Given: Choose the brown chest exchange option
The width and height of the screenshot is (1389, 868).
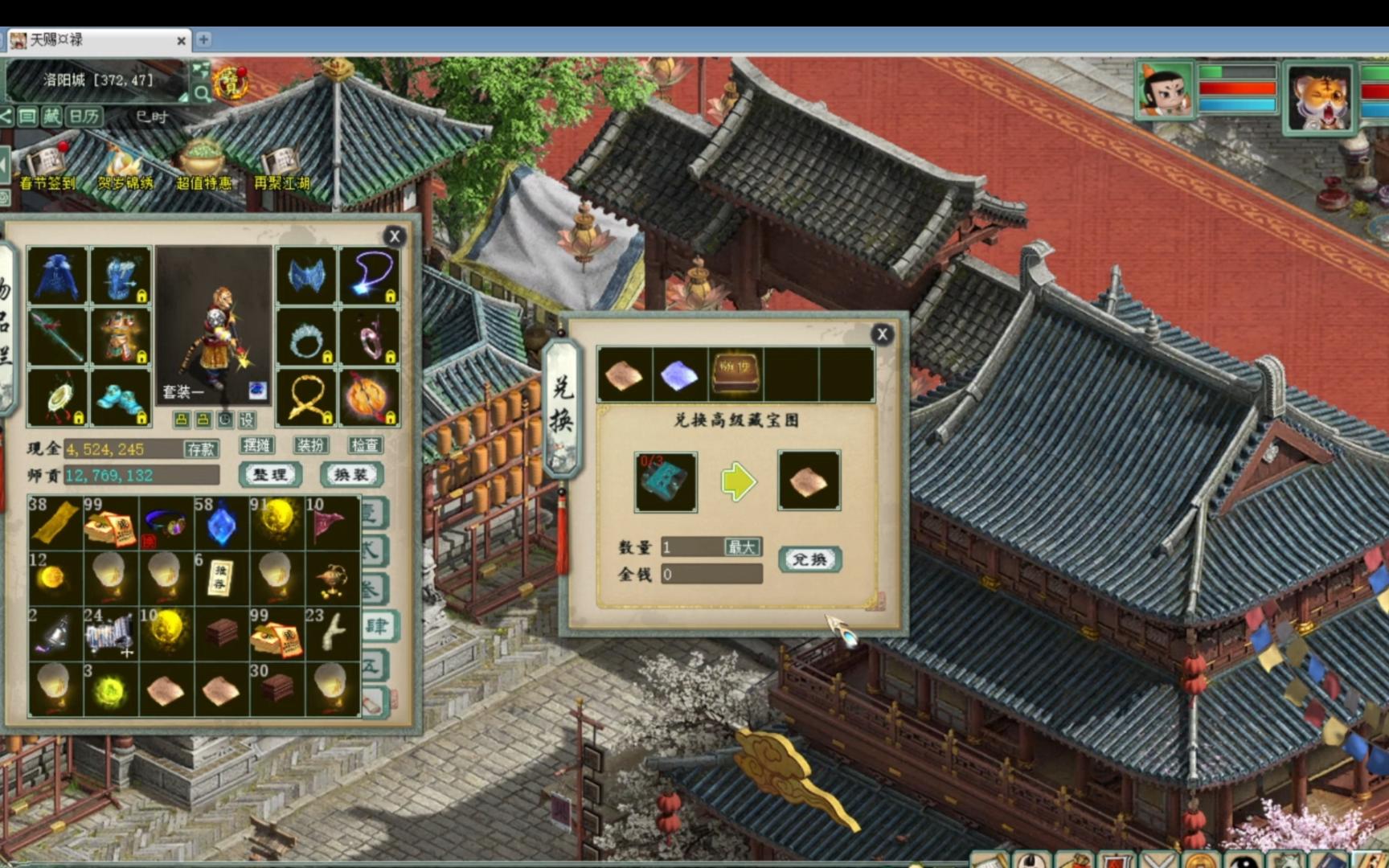Looking at the screenshot, I should pyautogui.click(x=735, y=375).
